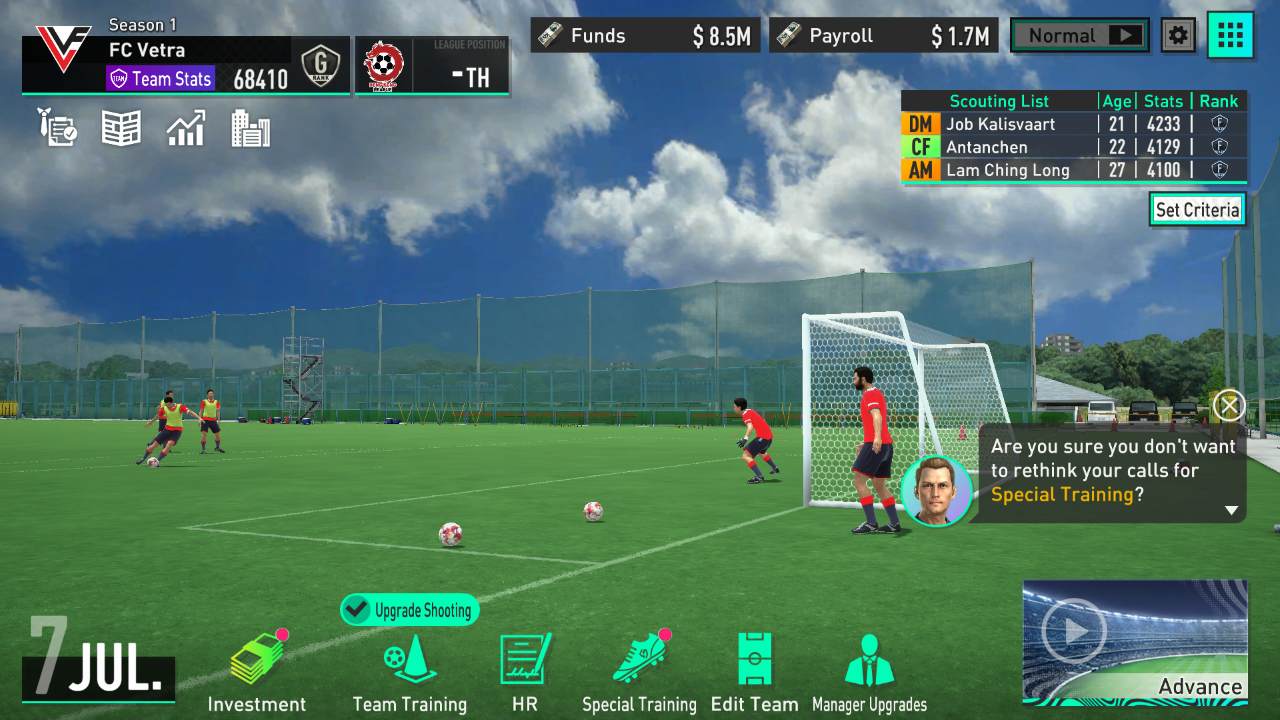Image resolution: width=1280 pixels, height=720 pixels.
Task: View Team Stats
Action: 160,78
